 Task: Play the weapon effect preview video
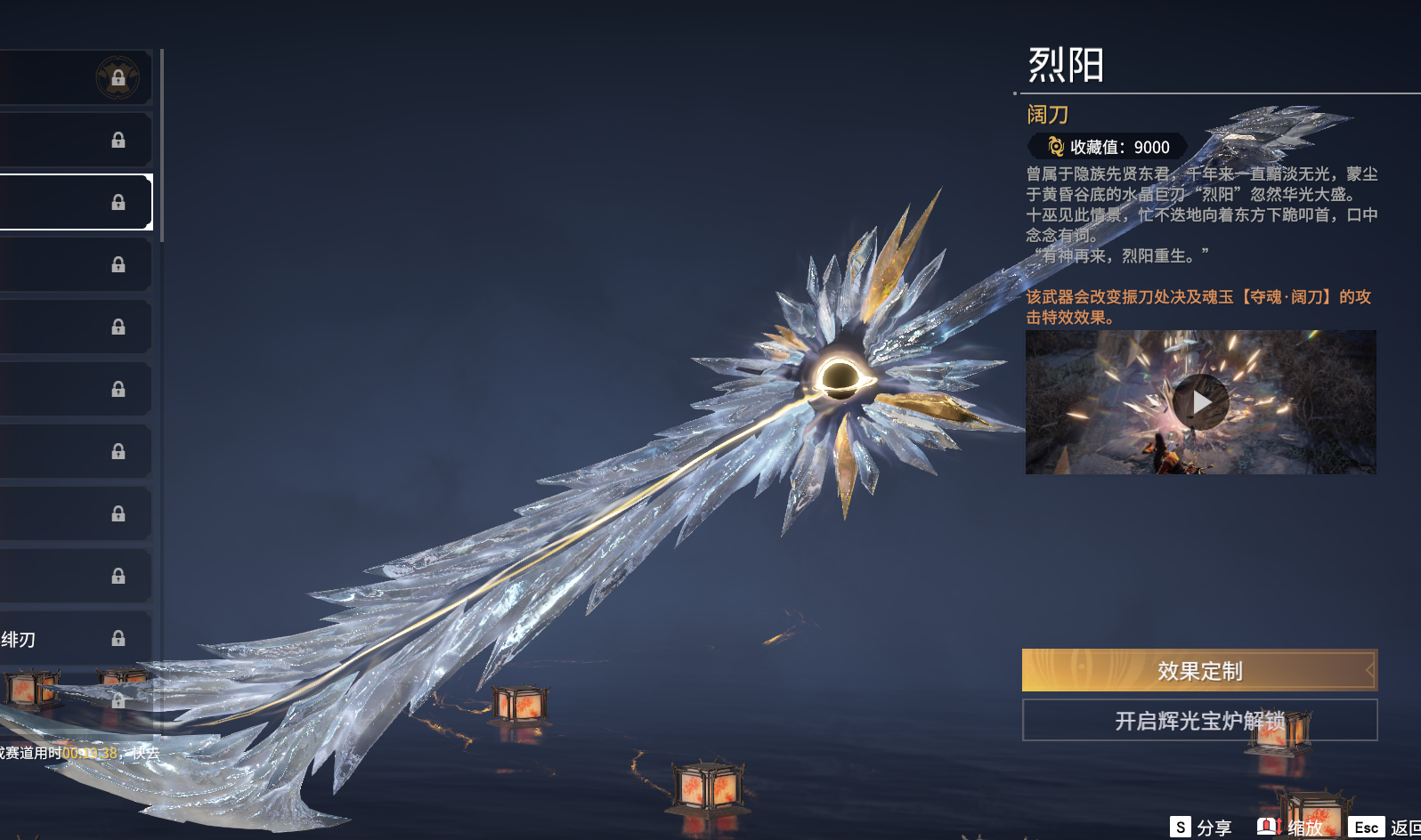1200,402
